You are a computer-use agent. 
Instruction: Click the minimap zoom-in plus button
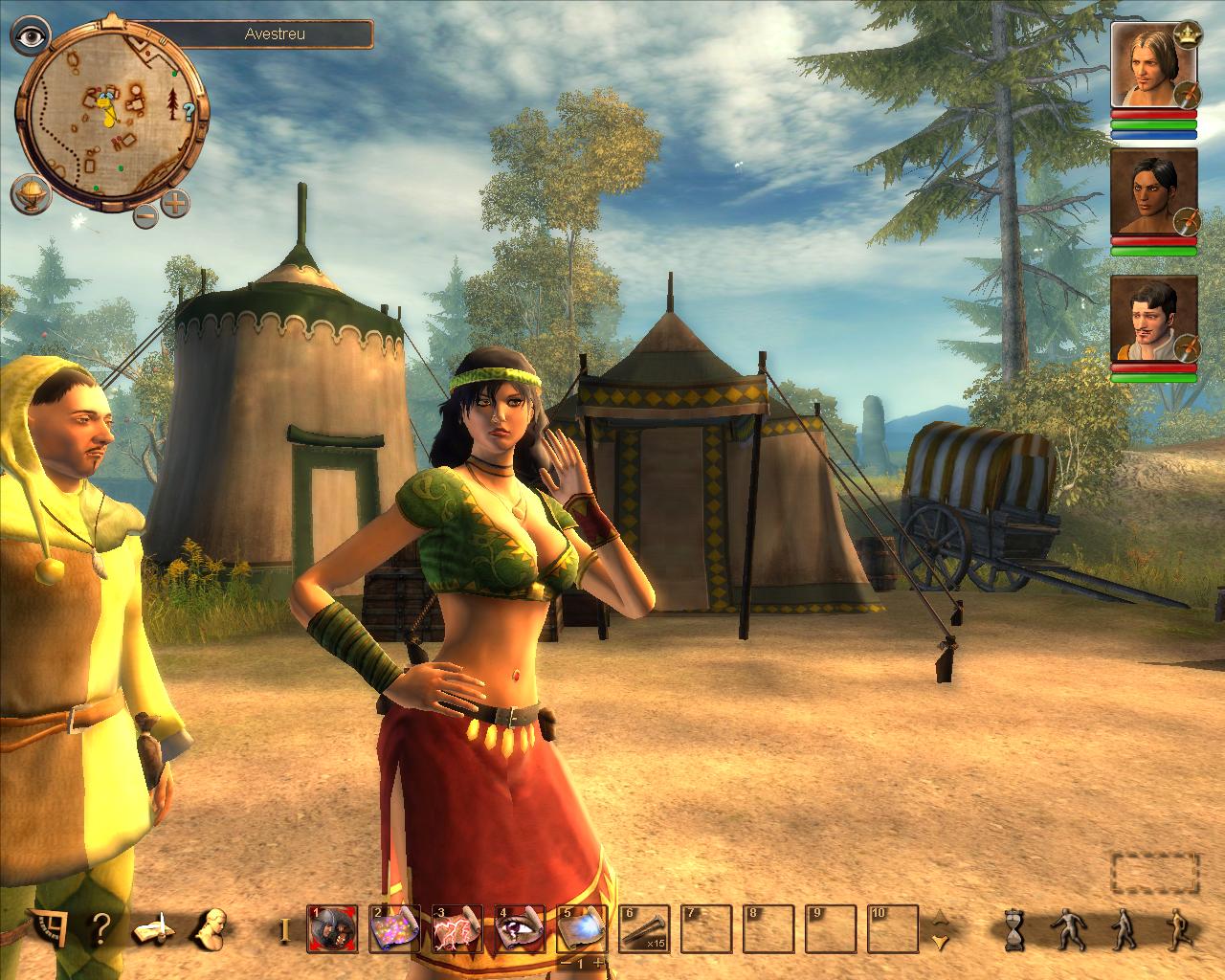(176, 202)
